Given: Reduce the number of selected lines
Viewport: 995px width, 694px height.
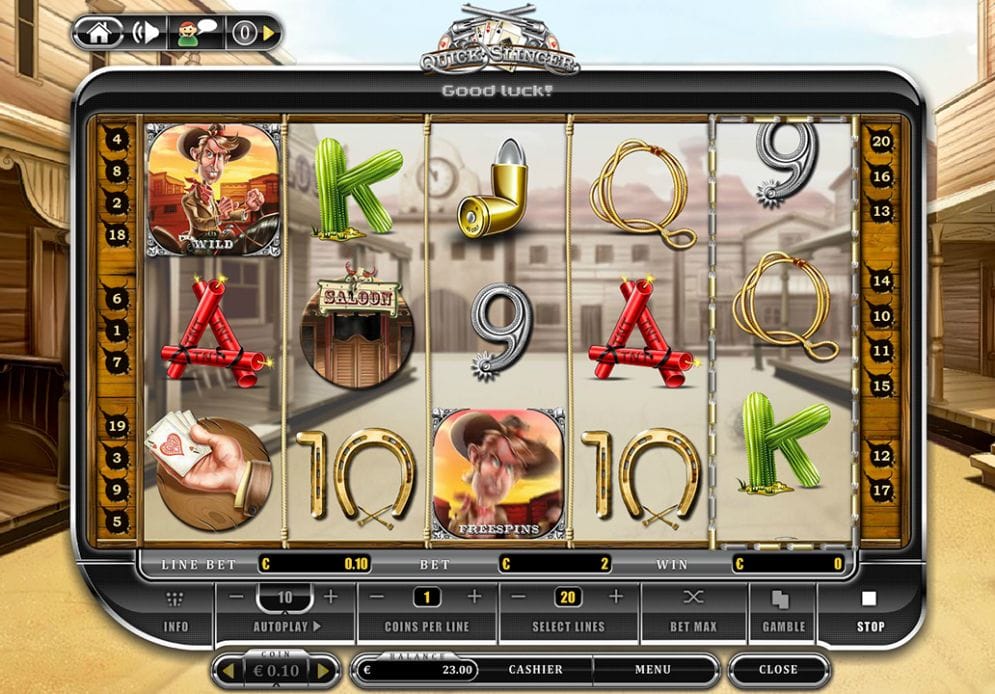Looking at the screenshot, I should point(520,597).
